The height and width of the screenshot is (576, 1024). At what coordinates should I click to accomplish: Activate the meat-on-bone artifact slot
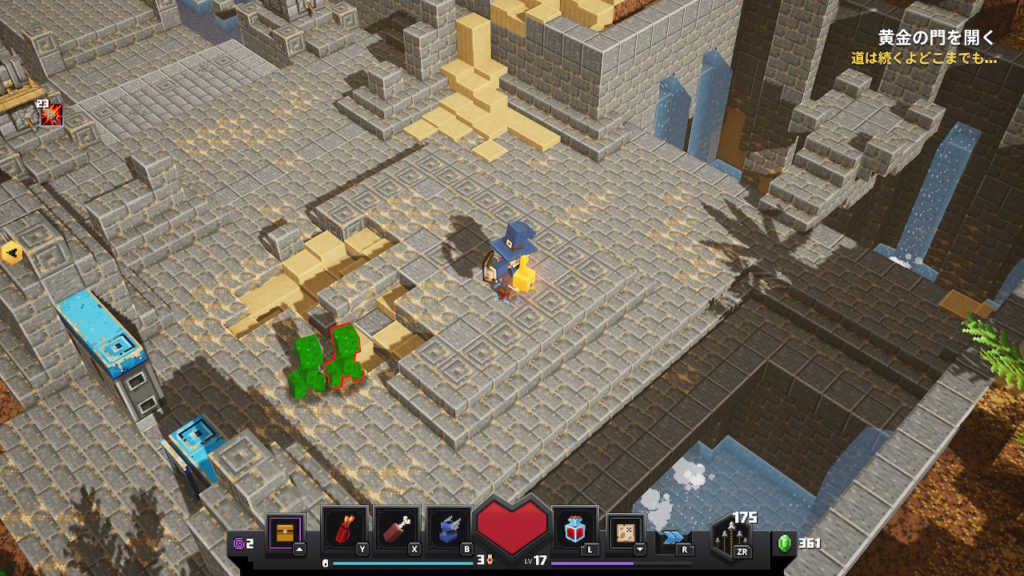click(x=396, y=529)
